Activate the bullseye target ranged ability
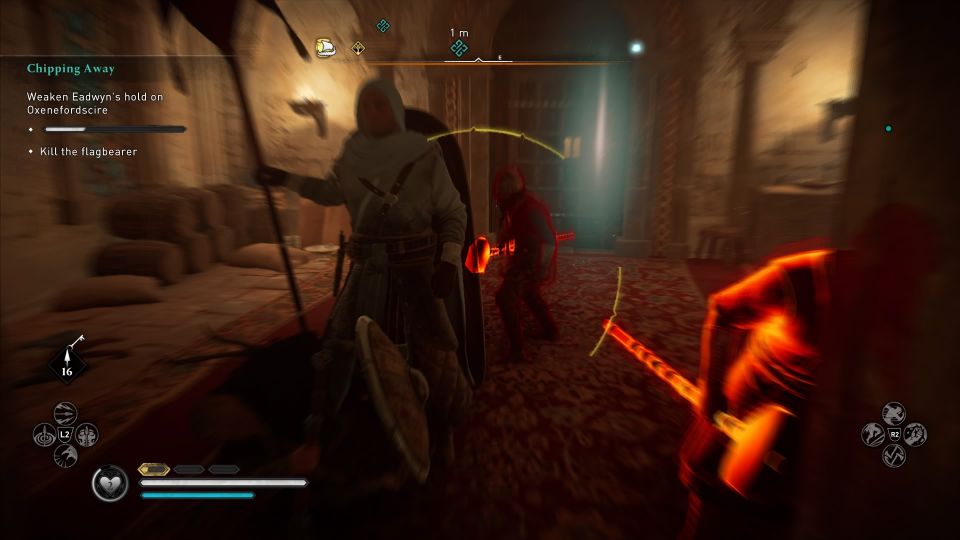The width and height of the screenshot is (960, 540). click(45, 435)
